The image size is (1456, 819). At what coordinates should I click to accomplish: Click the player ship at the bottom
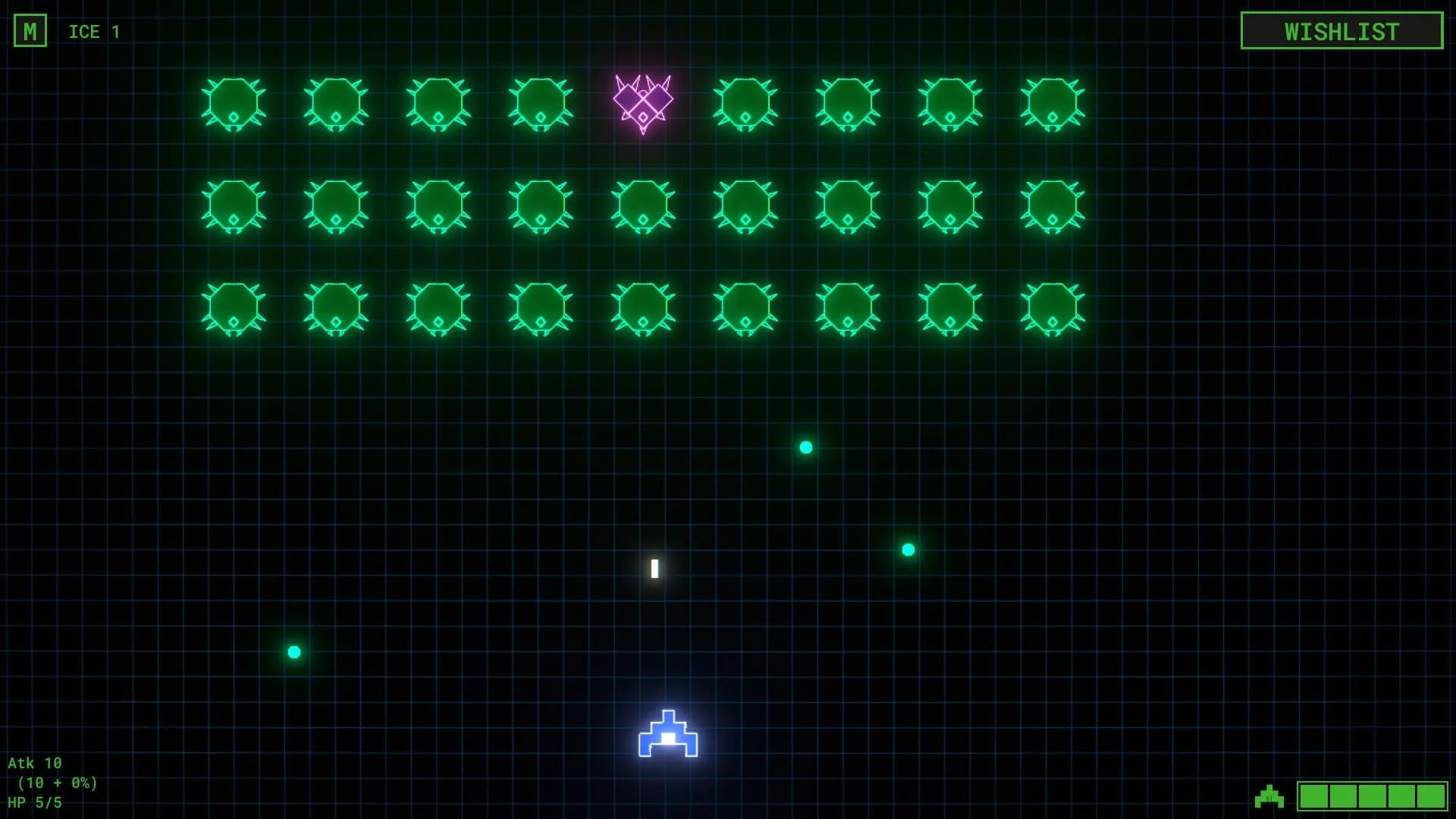click(667, 736)
